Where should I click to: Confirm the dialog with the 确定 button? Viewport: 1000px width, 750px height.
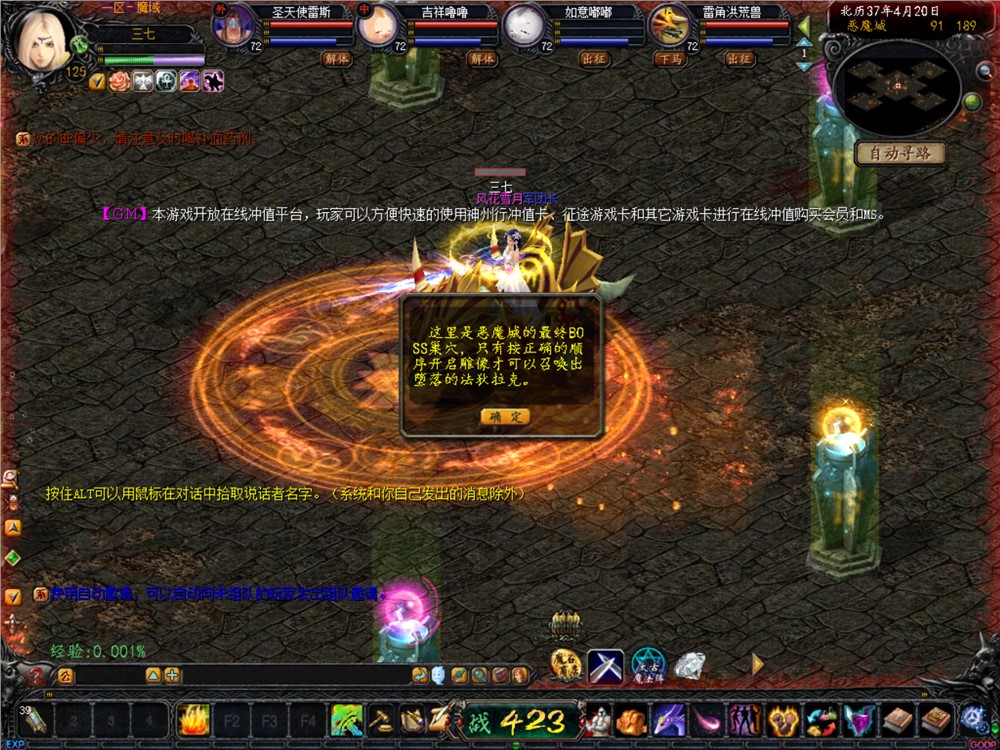(505, 416)
